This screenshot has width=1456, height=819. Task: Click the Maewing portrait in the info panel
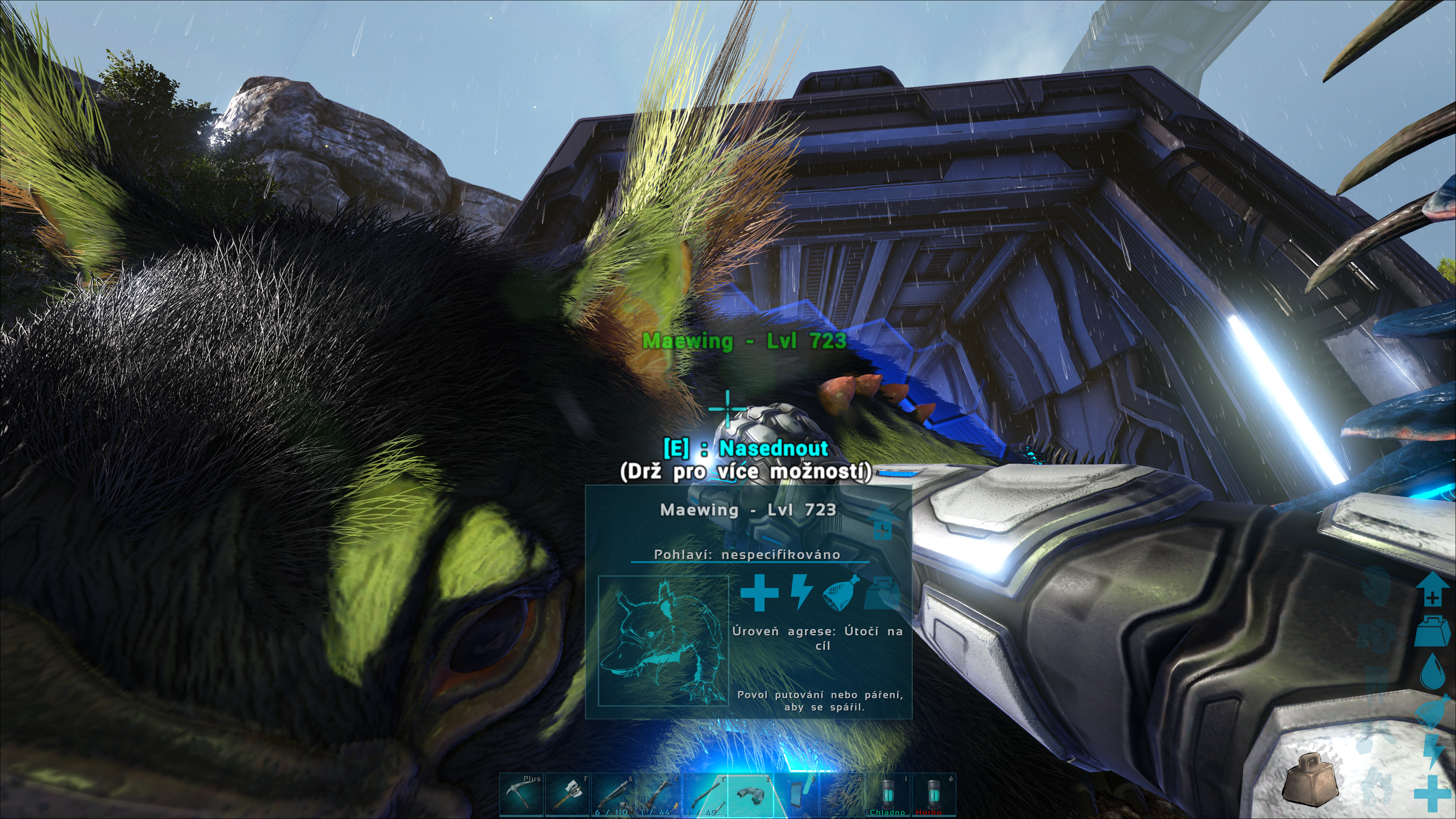pos(664,641)
